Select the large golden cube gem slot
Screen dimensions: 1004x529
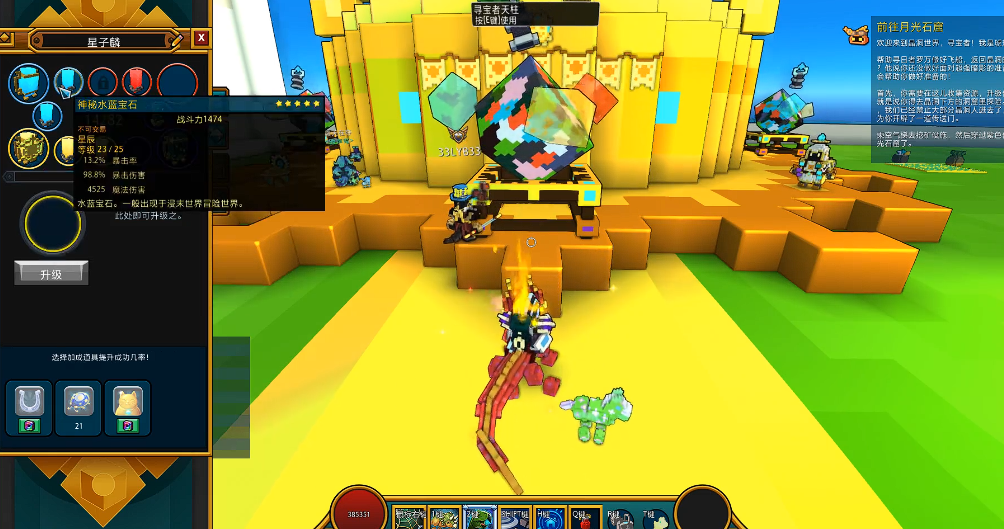pyautogui.click(x=28, y=149)
